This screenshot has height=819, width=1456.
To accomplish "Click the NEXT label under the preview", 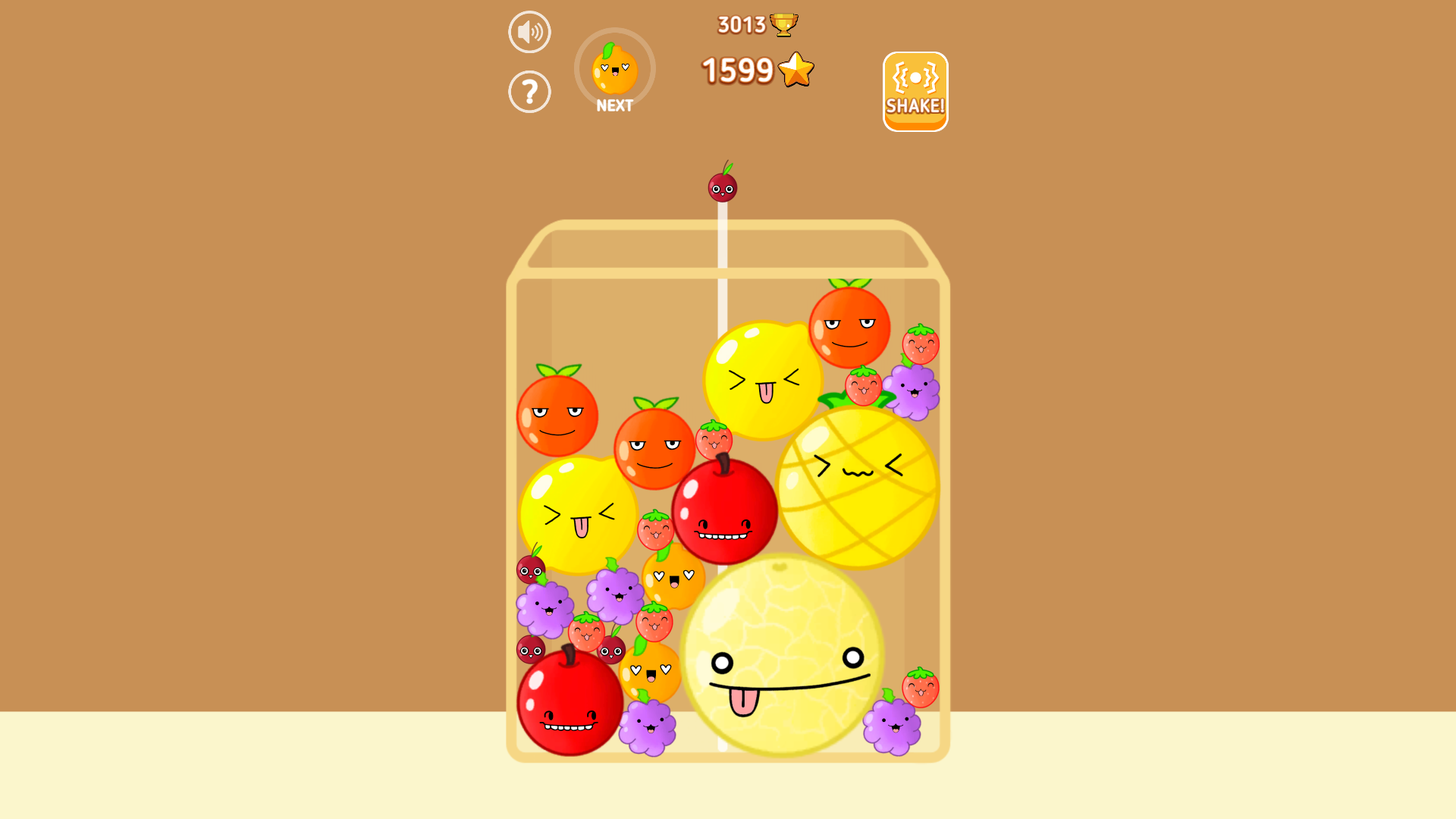I will [x=614, y=105].
